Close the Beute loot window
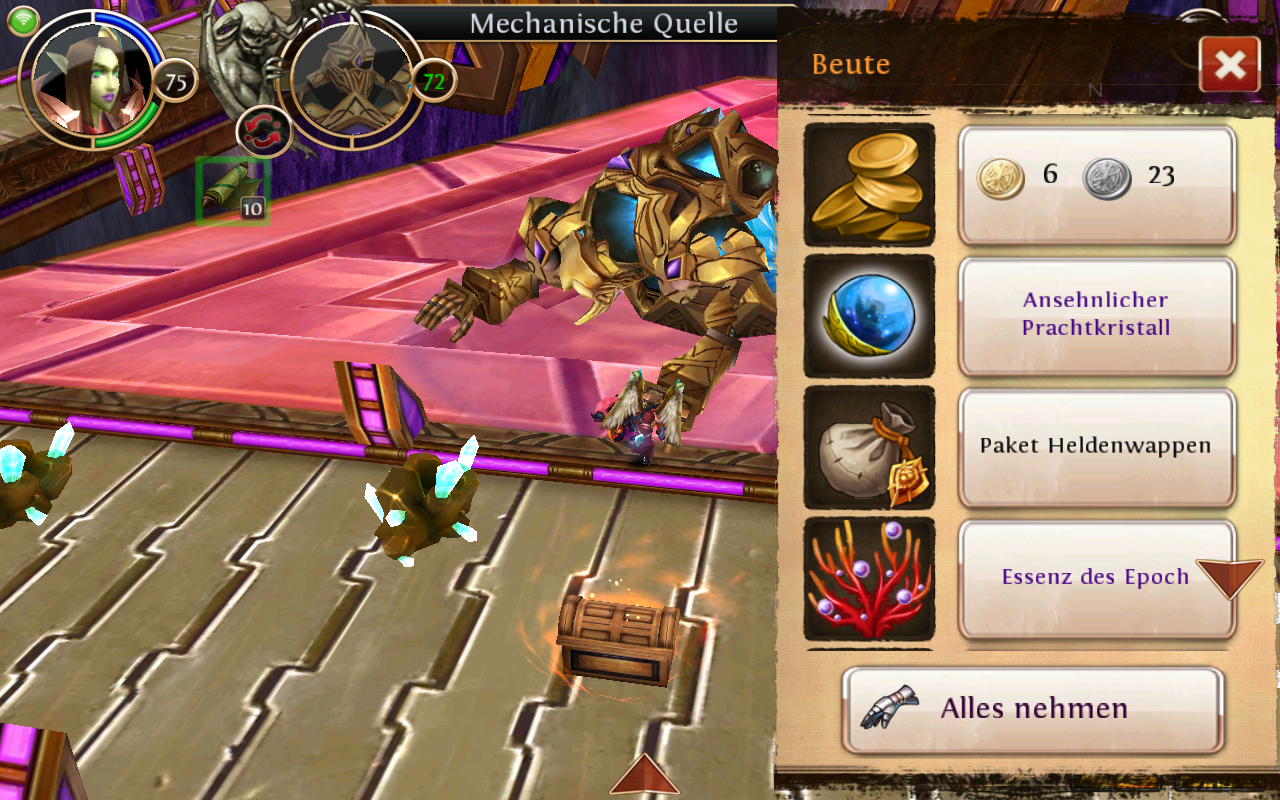This screenshot has height=800, width=1280. [1230, 65]
